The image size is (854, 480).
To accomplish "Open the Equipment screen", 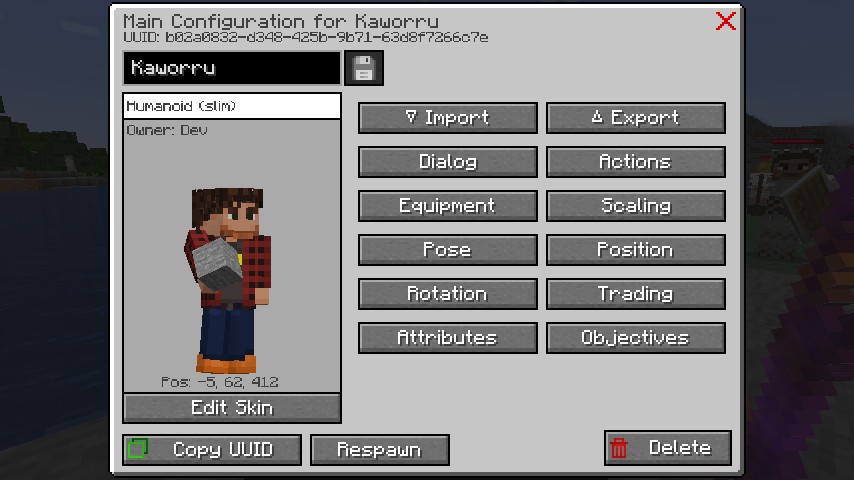I will pyautogui.click(x=447, y=206).
